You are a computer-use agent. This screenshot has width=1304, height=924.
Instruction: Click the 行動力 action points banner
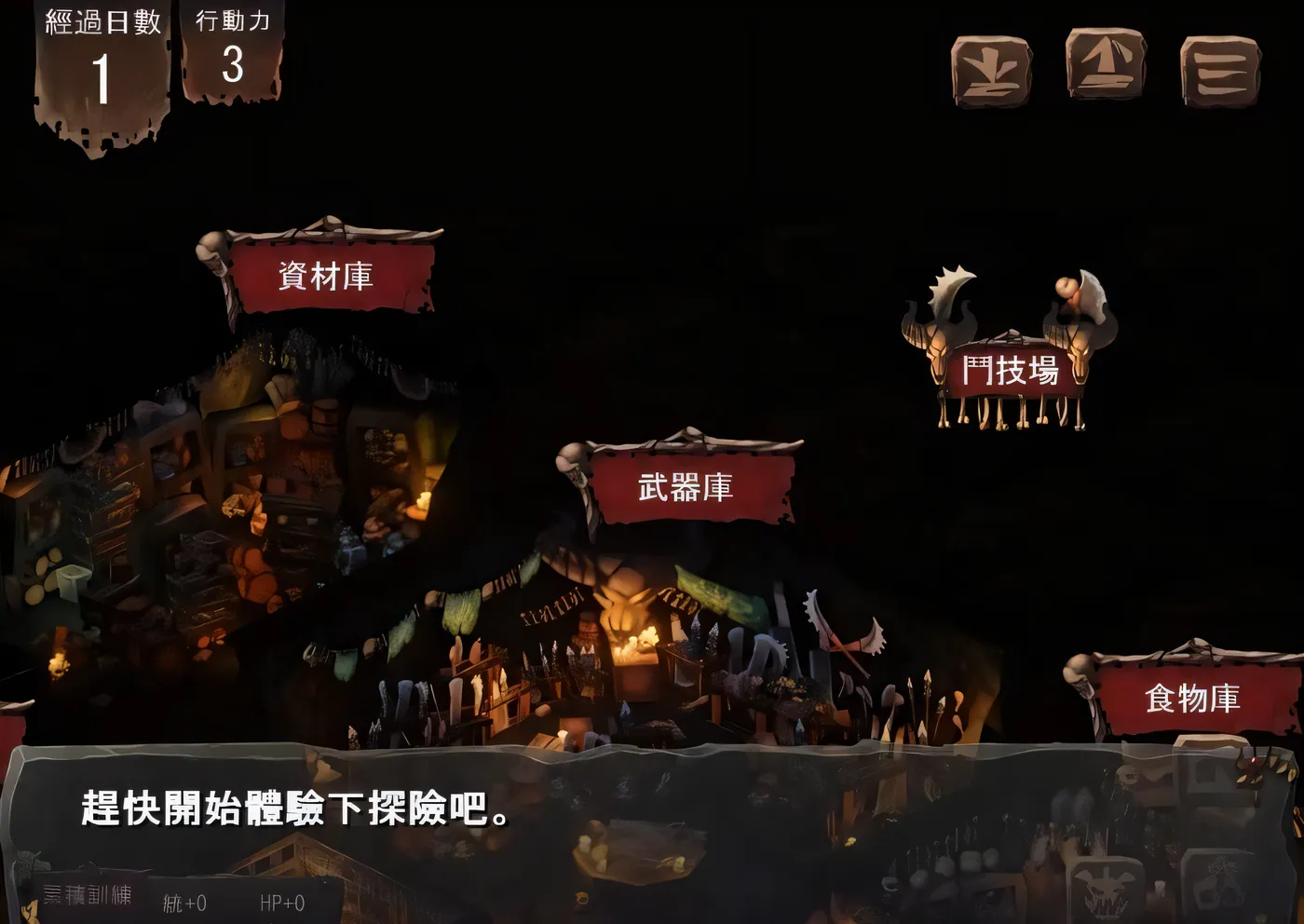click(235, 51)
